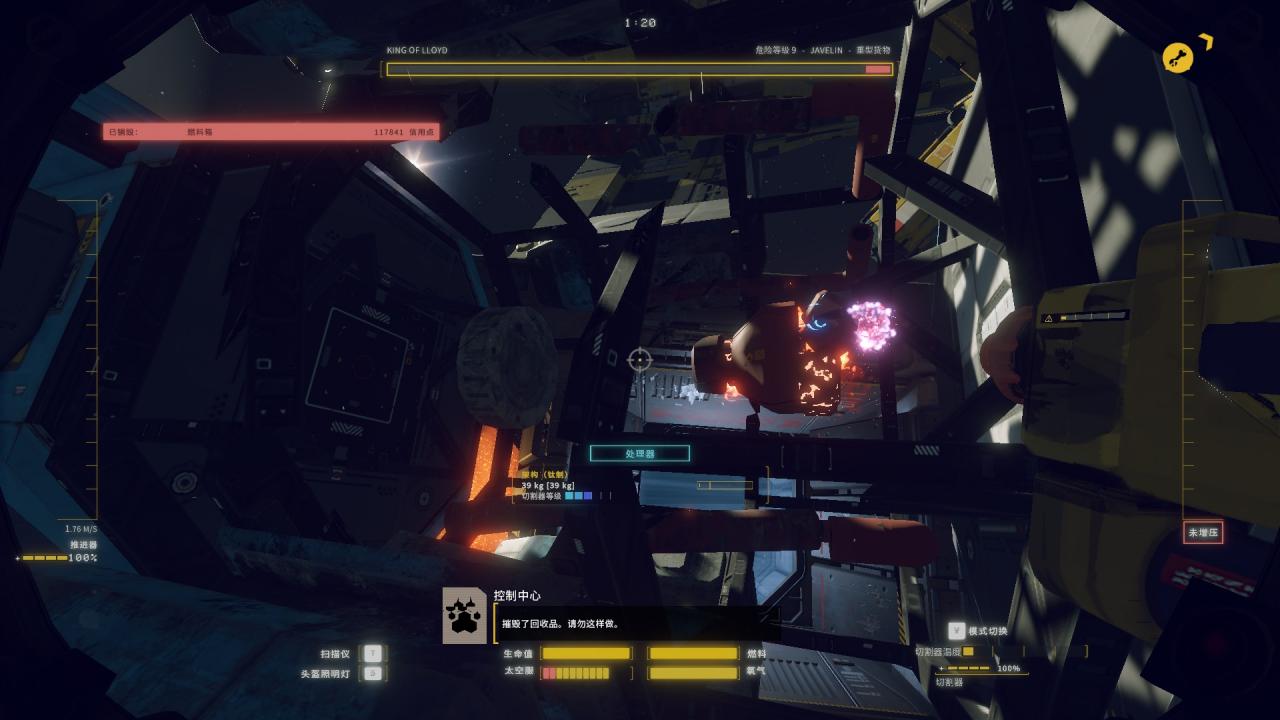Select the red destroyed fuel tank notification
This screenshot has width=1280, height=720.
[x=270, y=132]
